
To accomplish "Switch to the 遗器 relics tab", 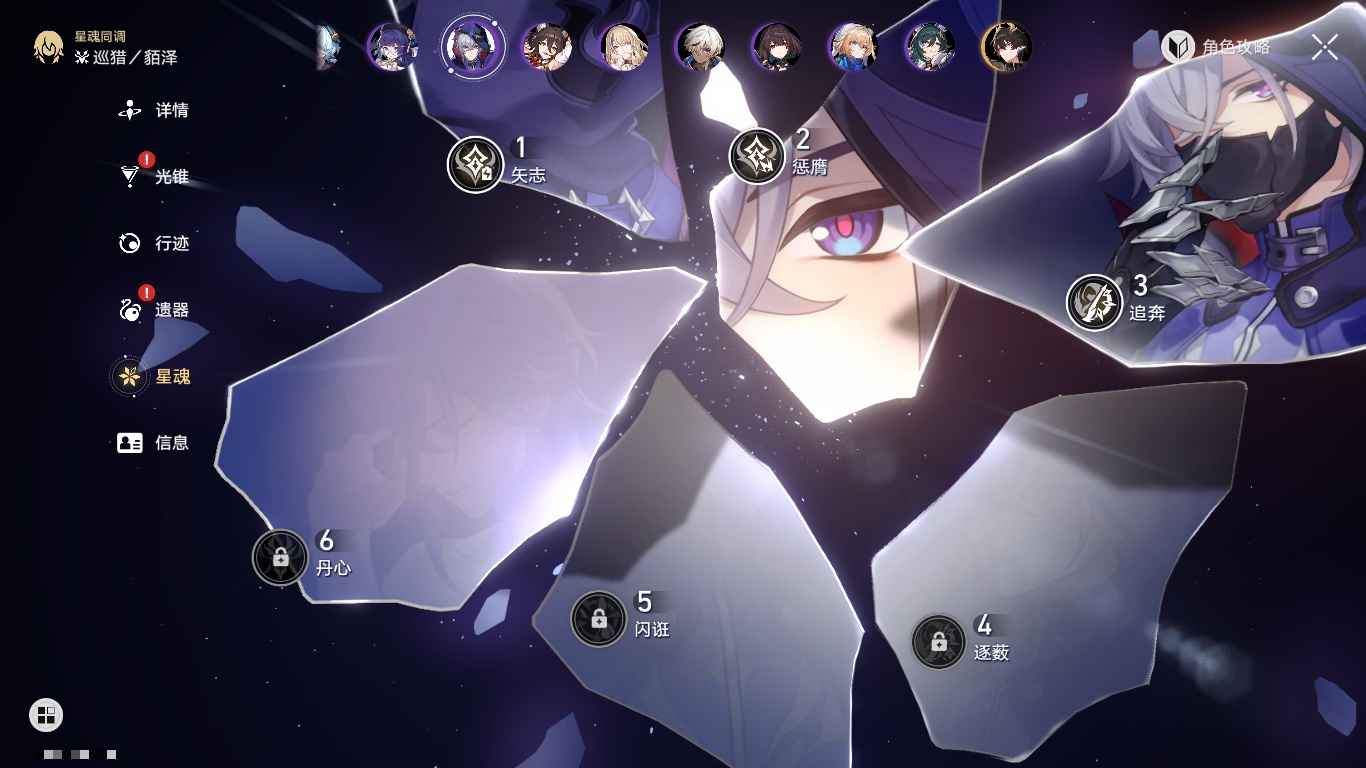I will (x=155, y=310).
